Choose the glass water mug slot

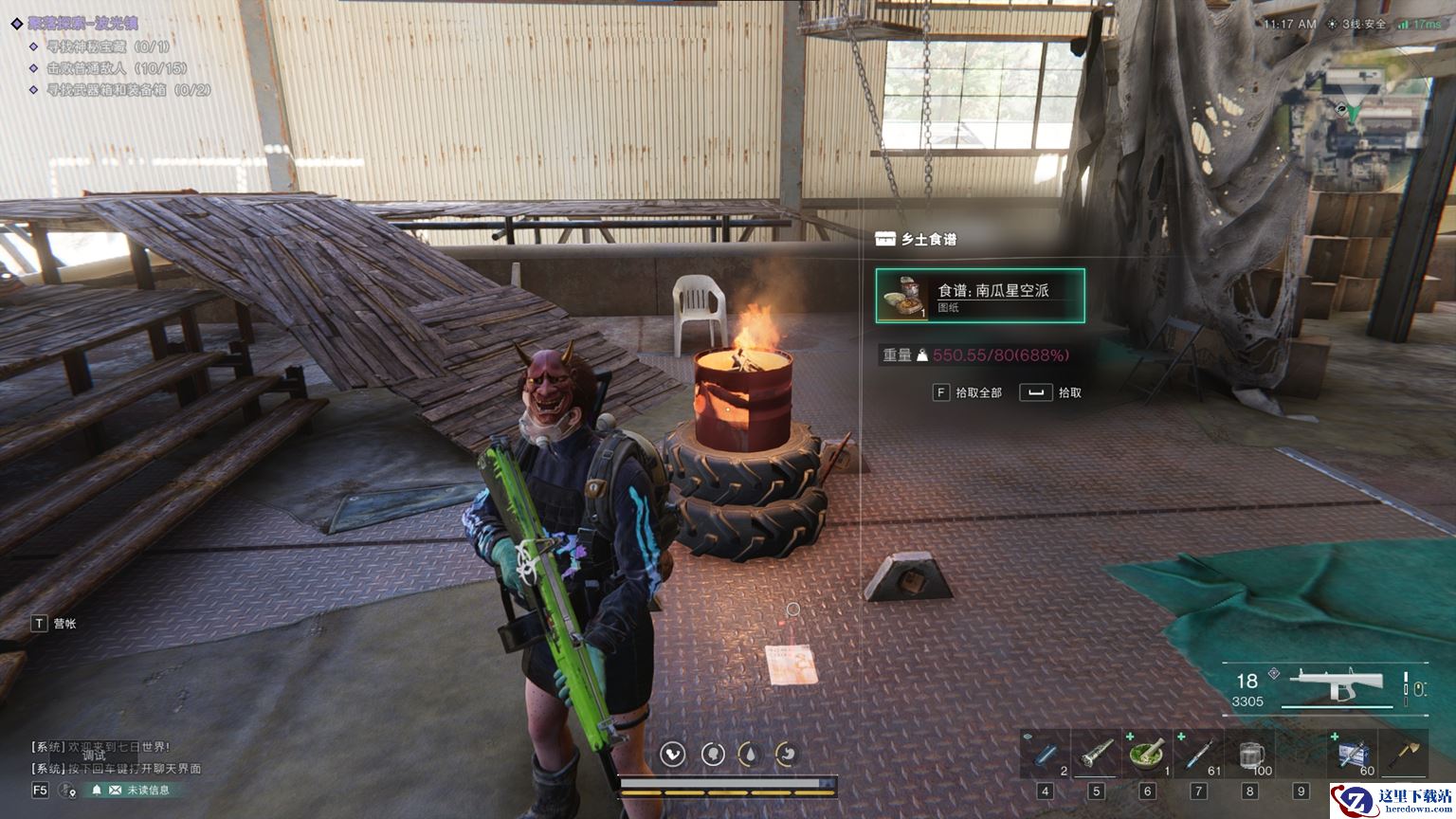(x=1250, y=755)
